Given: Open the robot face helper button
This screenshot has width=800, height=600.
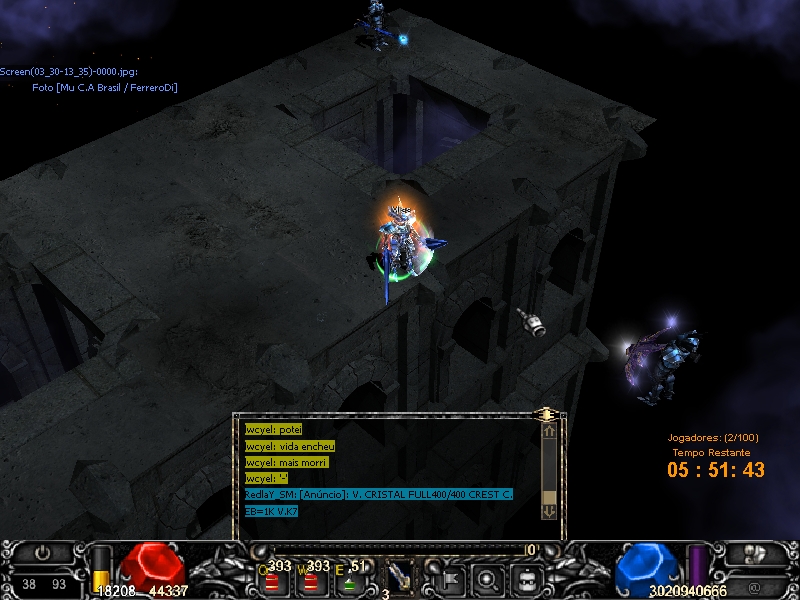Looking at the screenshot, I should 527,577.
